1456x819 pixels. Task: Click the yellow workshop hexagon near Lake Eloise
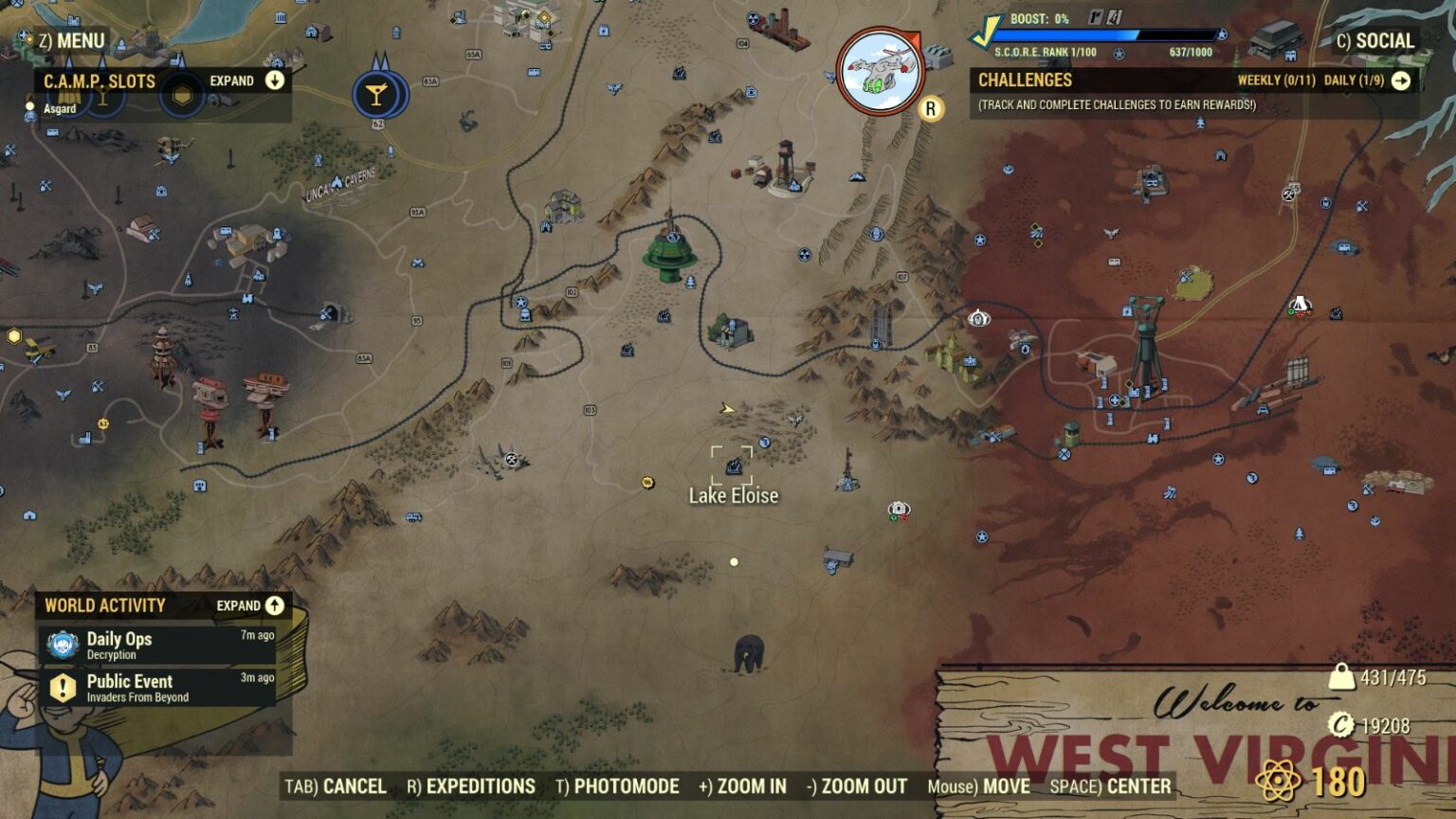click(x=648, y=481)
